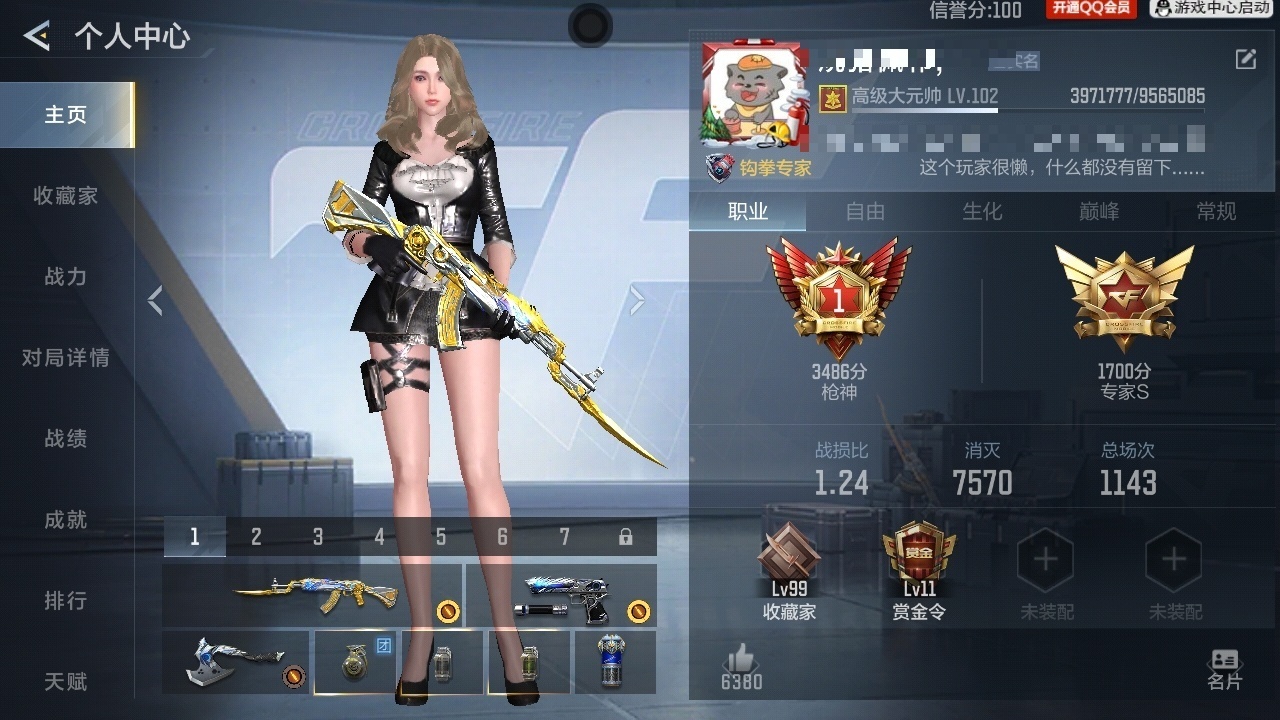Click the 开通QQ会员 membership button
The image size is (1280, 720).
click(1091, 9)
